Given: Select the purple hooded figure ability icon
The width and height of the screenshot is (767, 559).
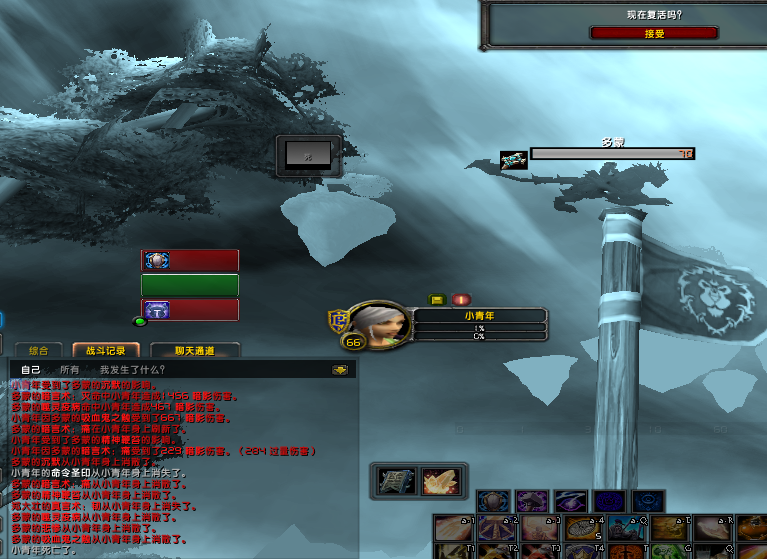Looking at the screenshot, I should (x=530, y=501).
